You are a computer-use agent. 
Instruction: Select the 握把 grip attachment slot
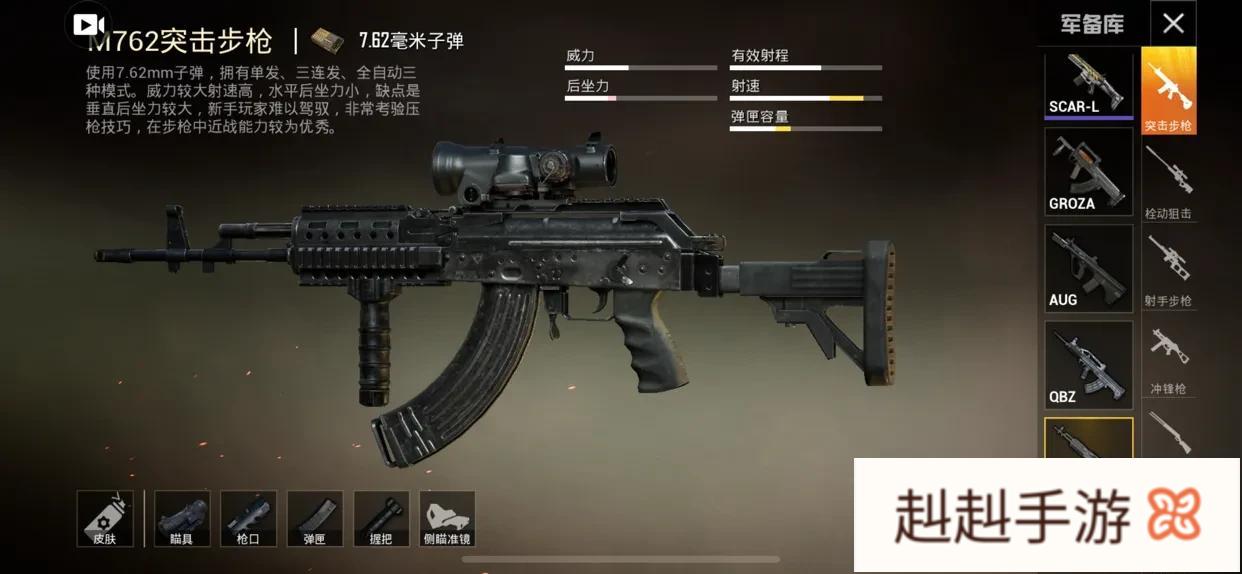[x=381, y=518]
